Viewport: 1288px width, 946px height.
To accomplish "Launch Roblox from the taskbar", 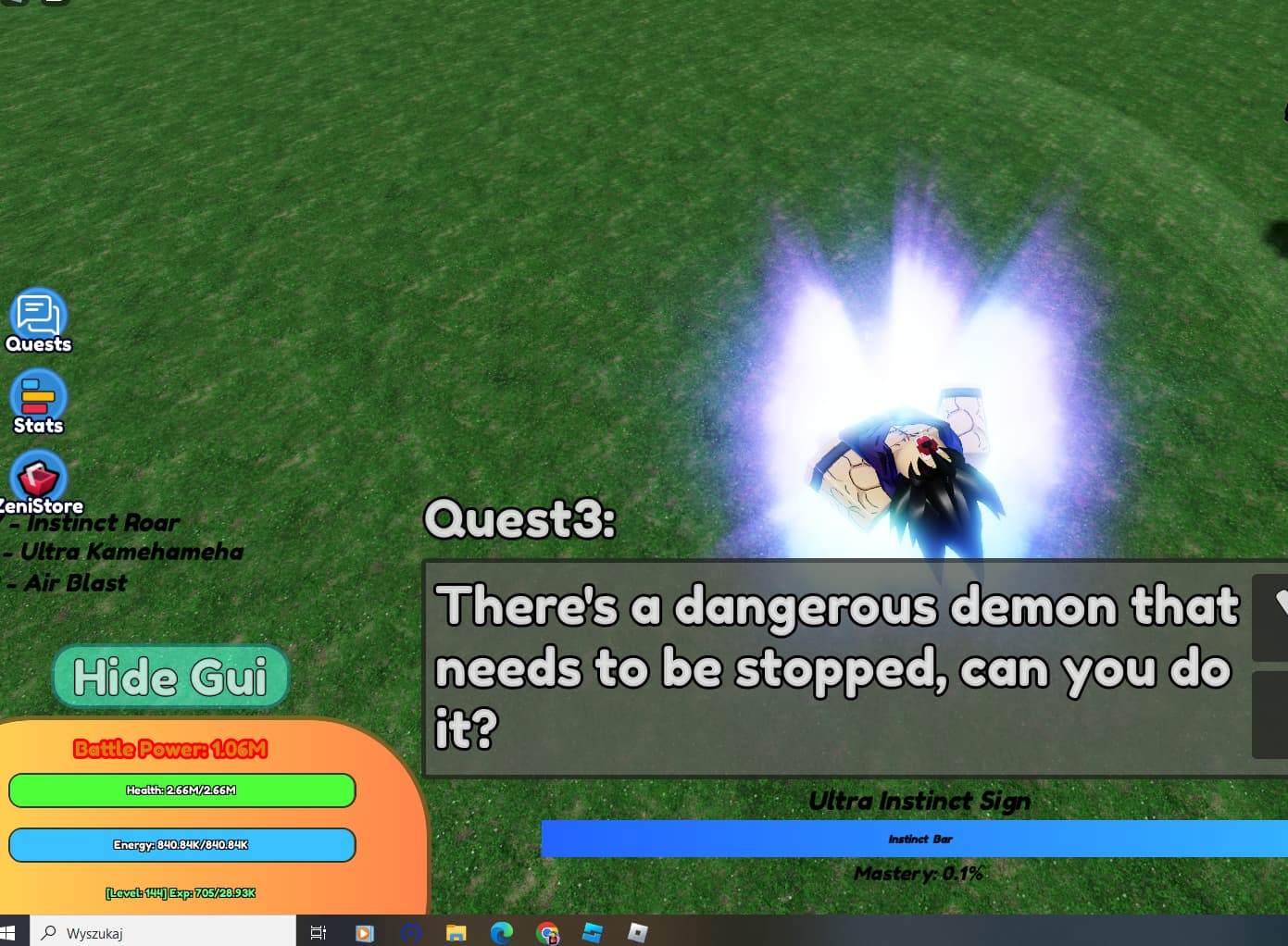I will (635, 932).
